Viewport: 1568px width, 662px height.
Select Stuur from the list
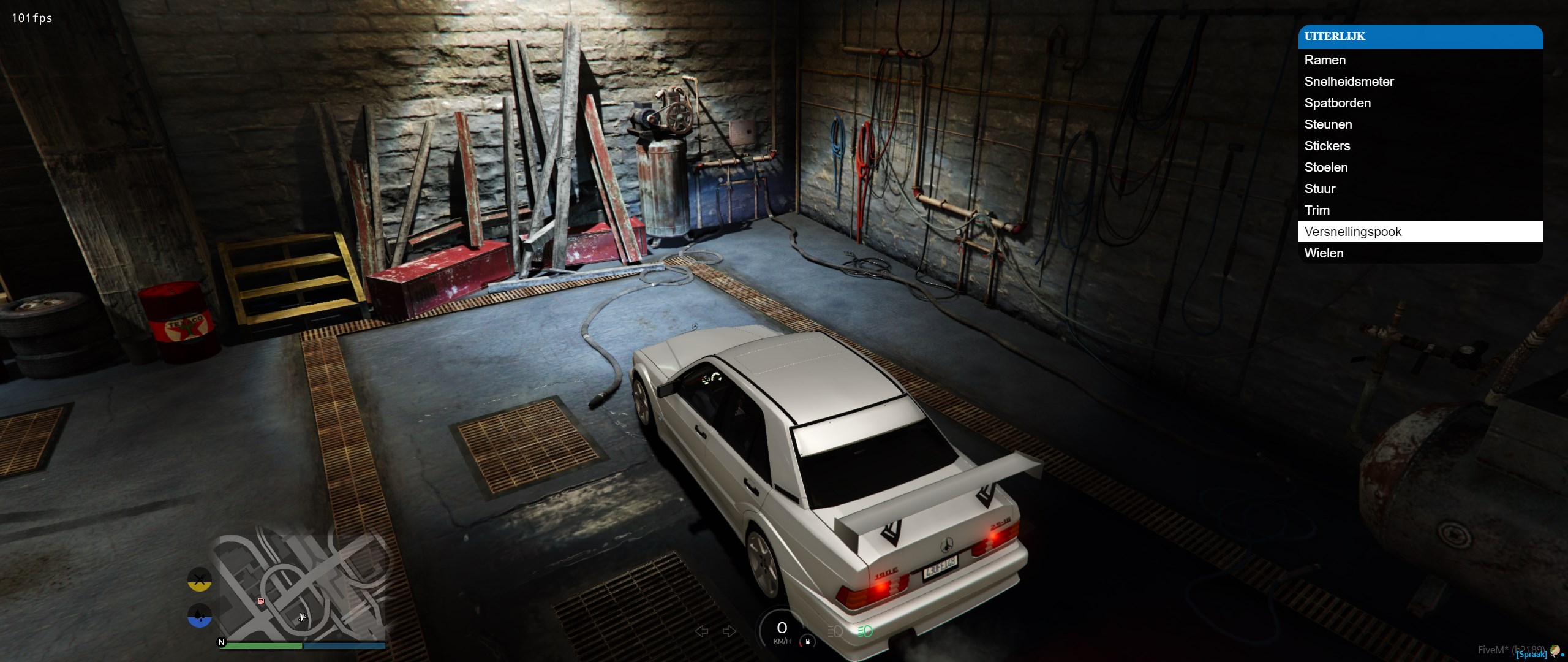pyautogui.click(x=1319, y=189)
